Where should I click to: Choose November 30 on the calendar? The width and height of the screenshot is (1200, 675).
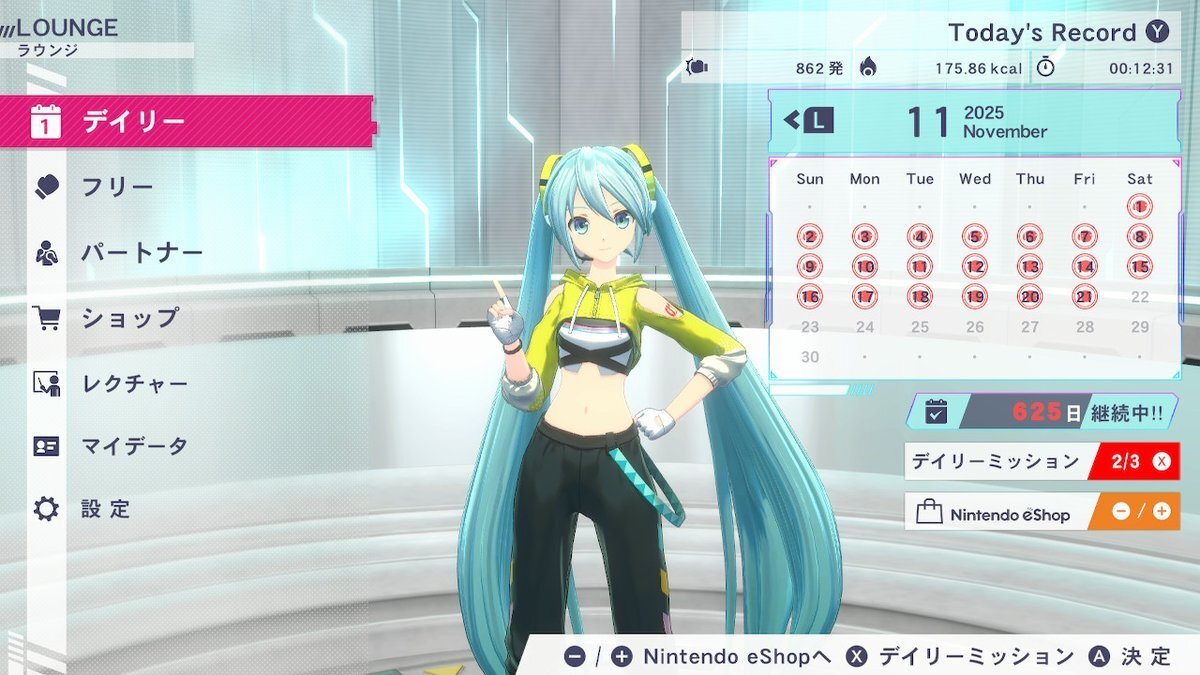[x=810, y=357]
